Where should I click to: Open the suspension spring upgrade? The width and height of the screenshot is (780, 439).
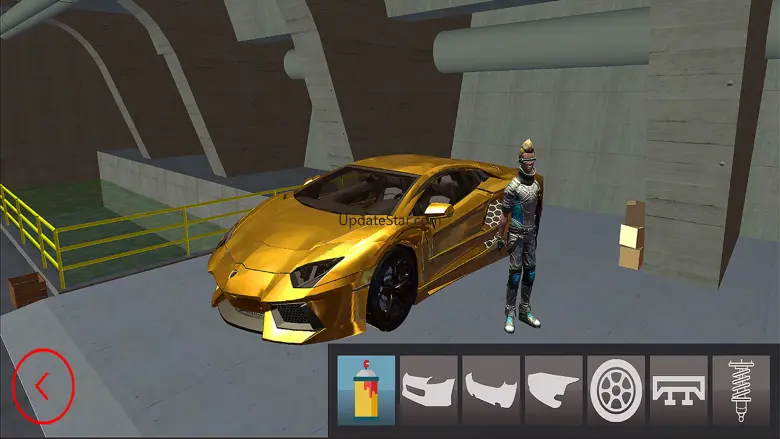coord(741,389)
